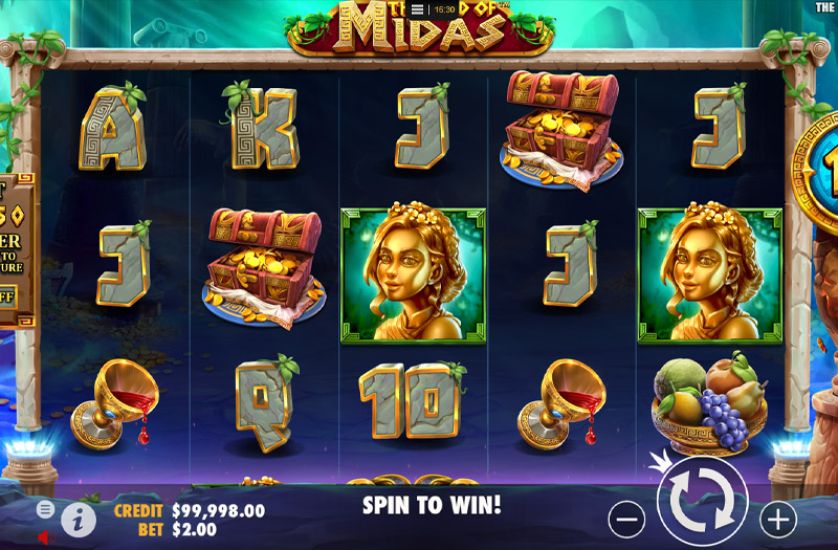Screen dimensions: 838x550
Task: Increase the bet with the plus button
Action: (x=777, y=518)
